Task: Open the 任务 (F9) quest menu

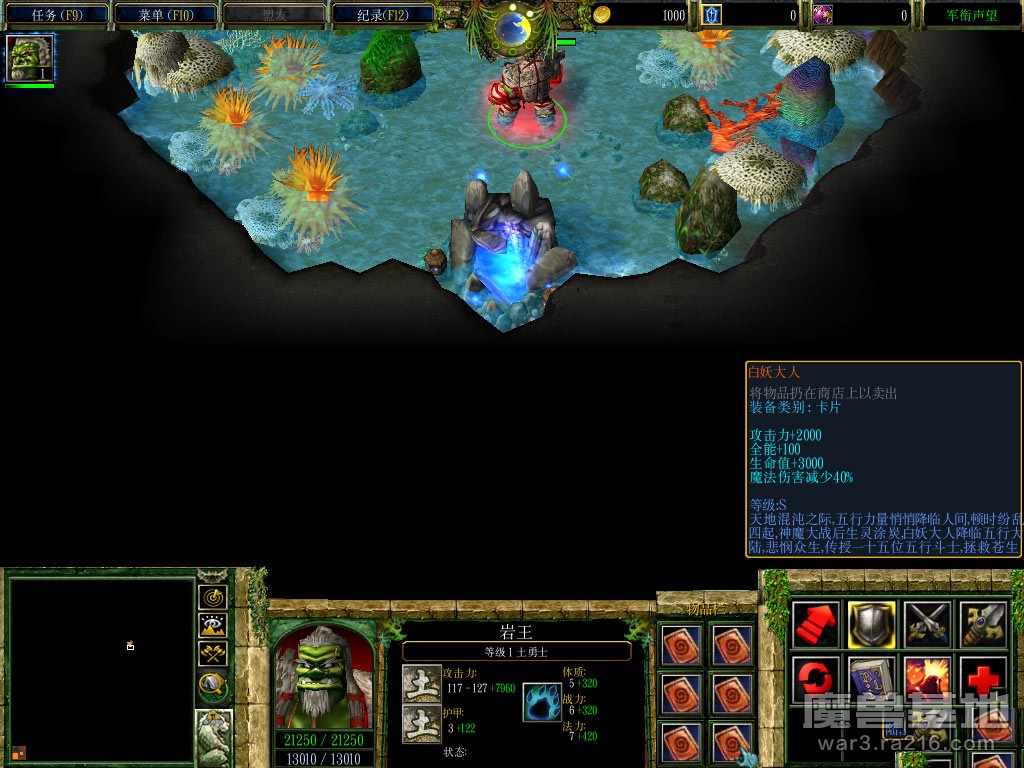Action: click(56, 15)
